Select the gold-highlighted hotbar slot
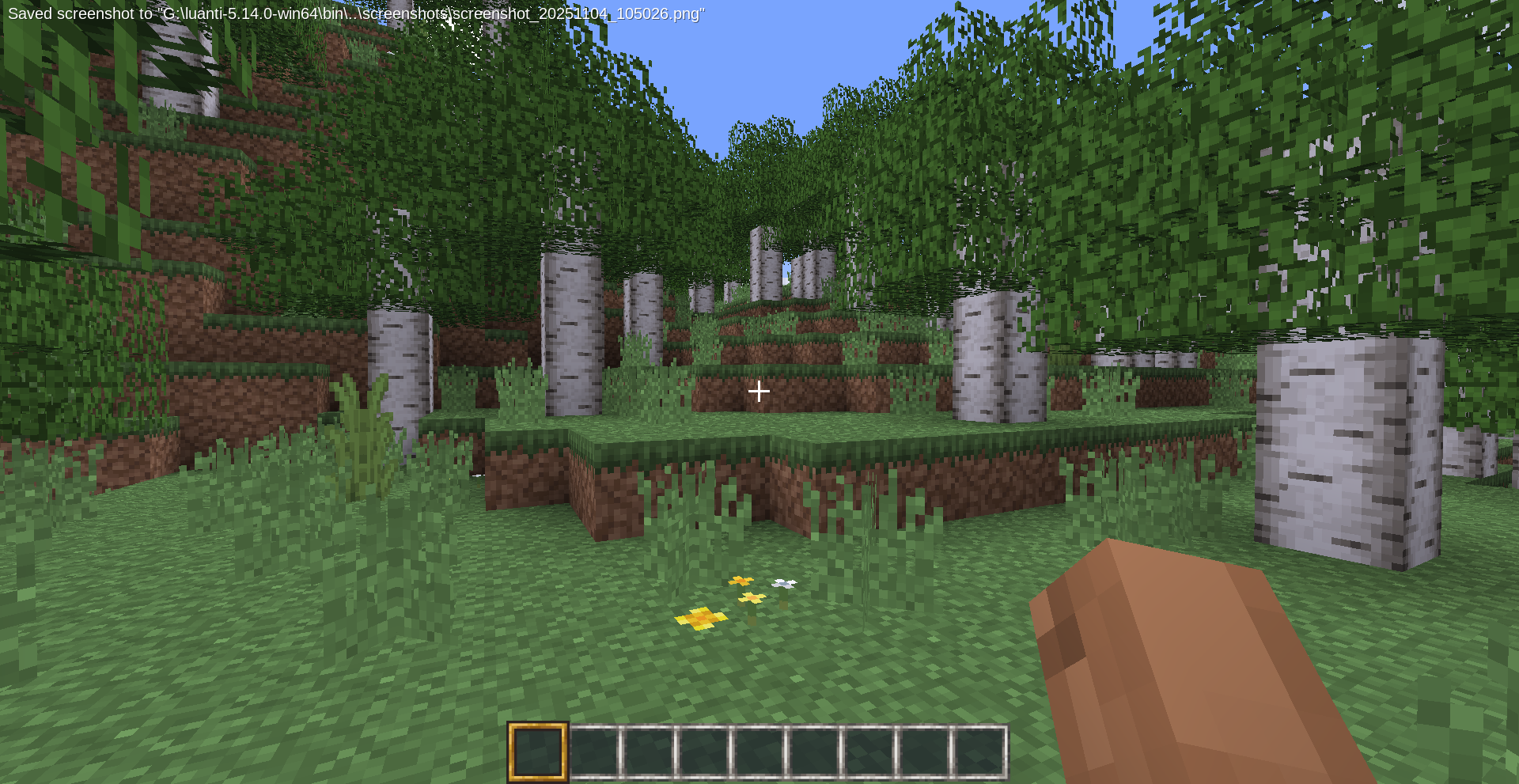 [x=538, y=752]
